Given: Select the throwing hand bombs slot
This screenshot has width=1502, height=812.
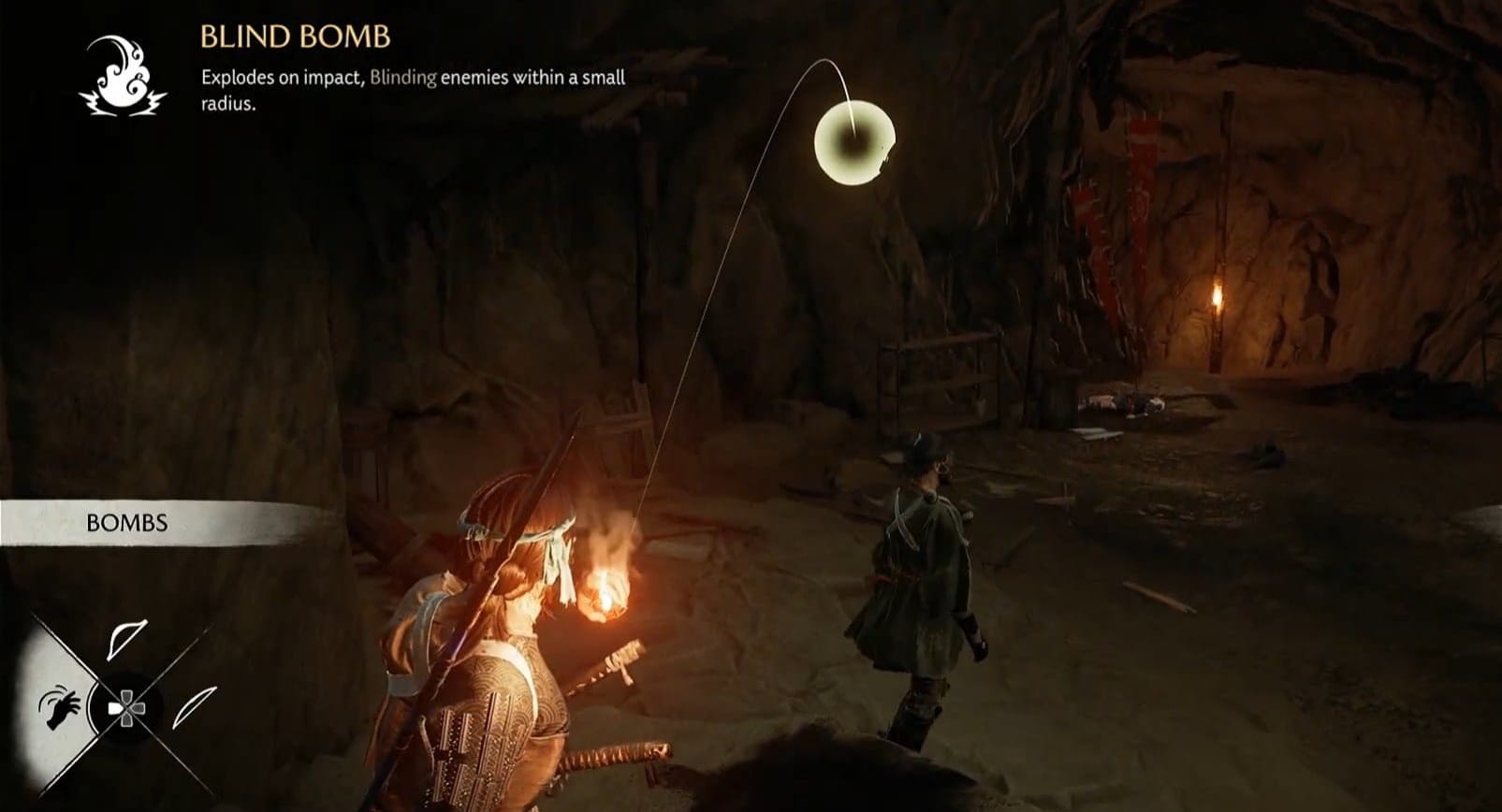Looking at the screenshot, I should pyautogui.click(x=58, y=707).
